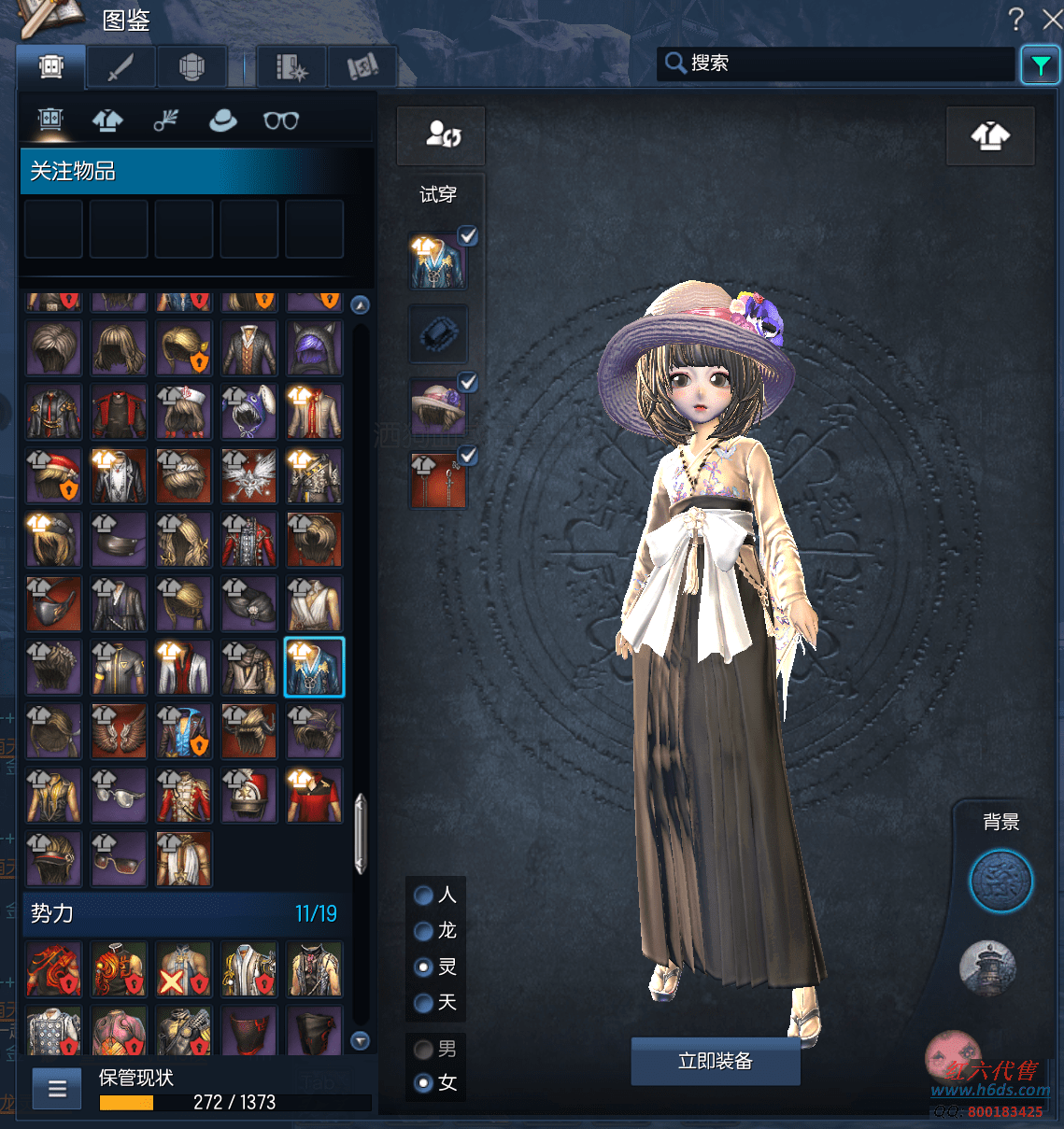
Task: Select the highlighted blue robe costume
Action: click(314, 667)
